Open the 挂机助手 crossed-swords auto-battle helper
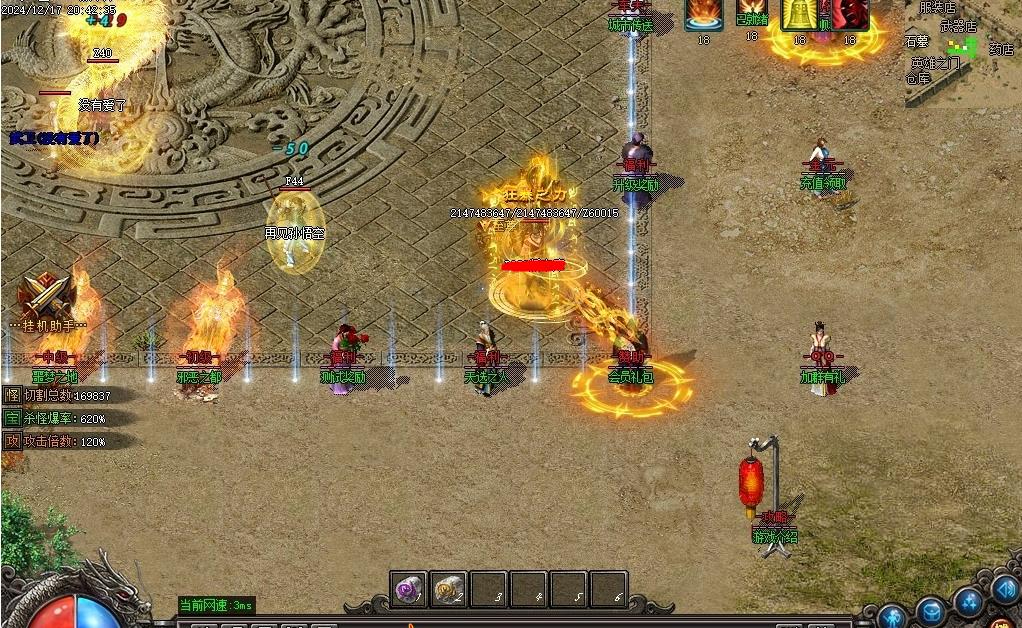Image resolution: width=1022 pixels, height=628 pixels. (x=47, y=298)
